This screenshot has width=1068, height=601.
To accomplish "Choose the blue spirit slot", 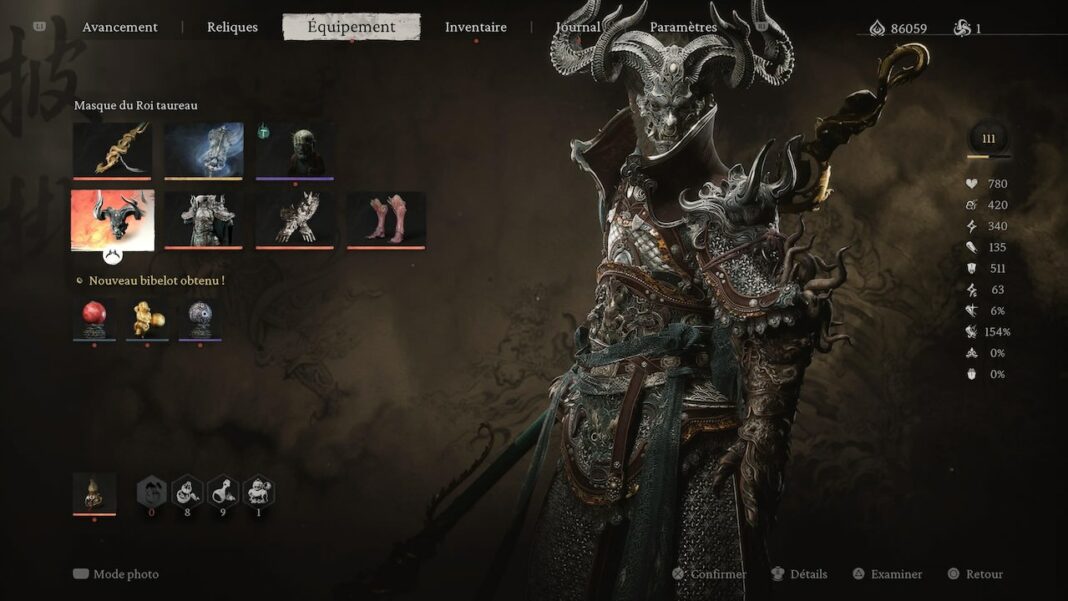I will tap(204, 150).
